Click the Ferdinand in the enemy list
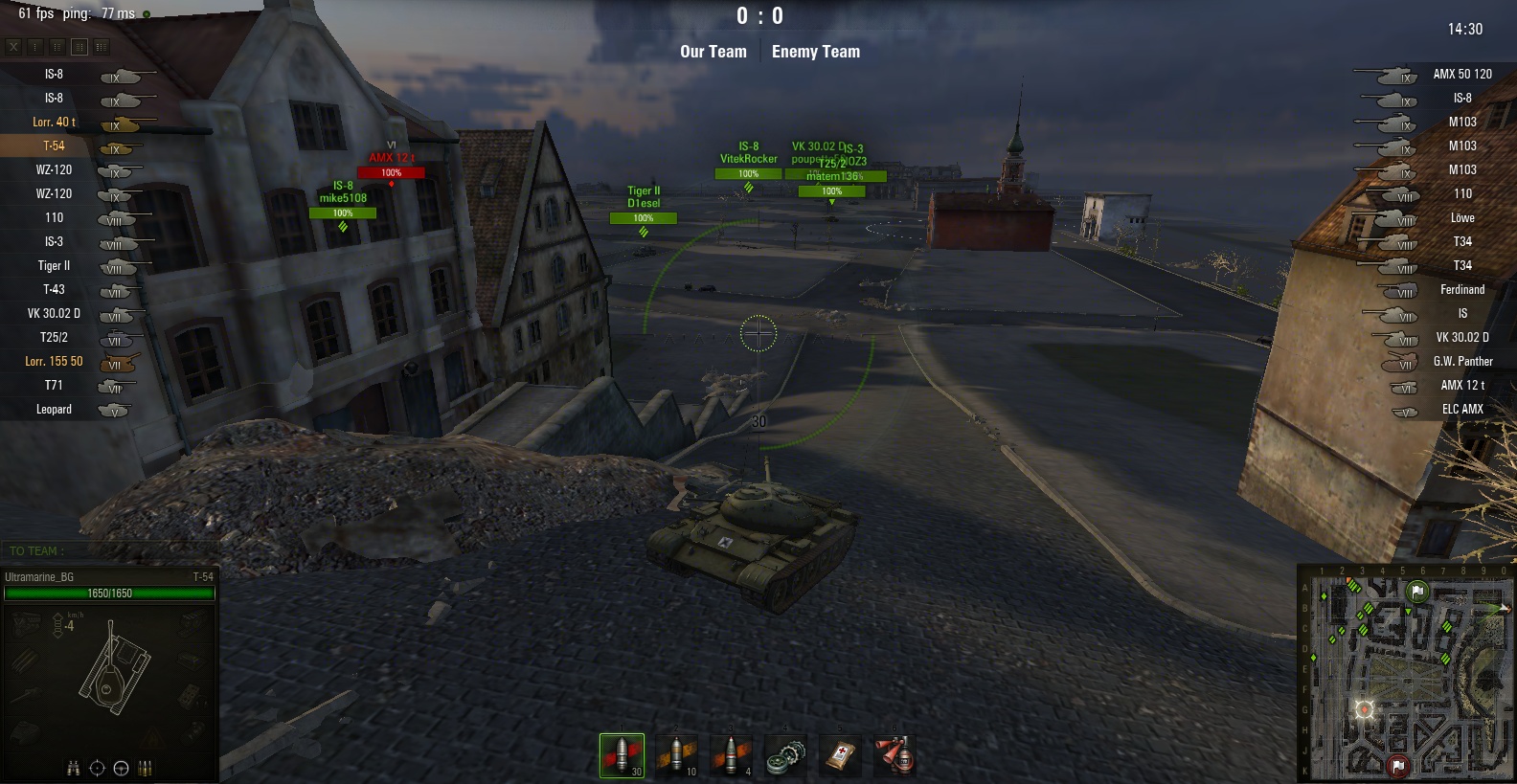The image size is (1517, 784). click(1461, 290)
